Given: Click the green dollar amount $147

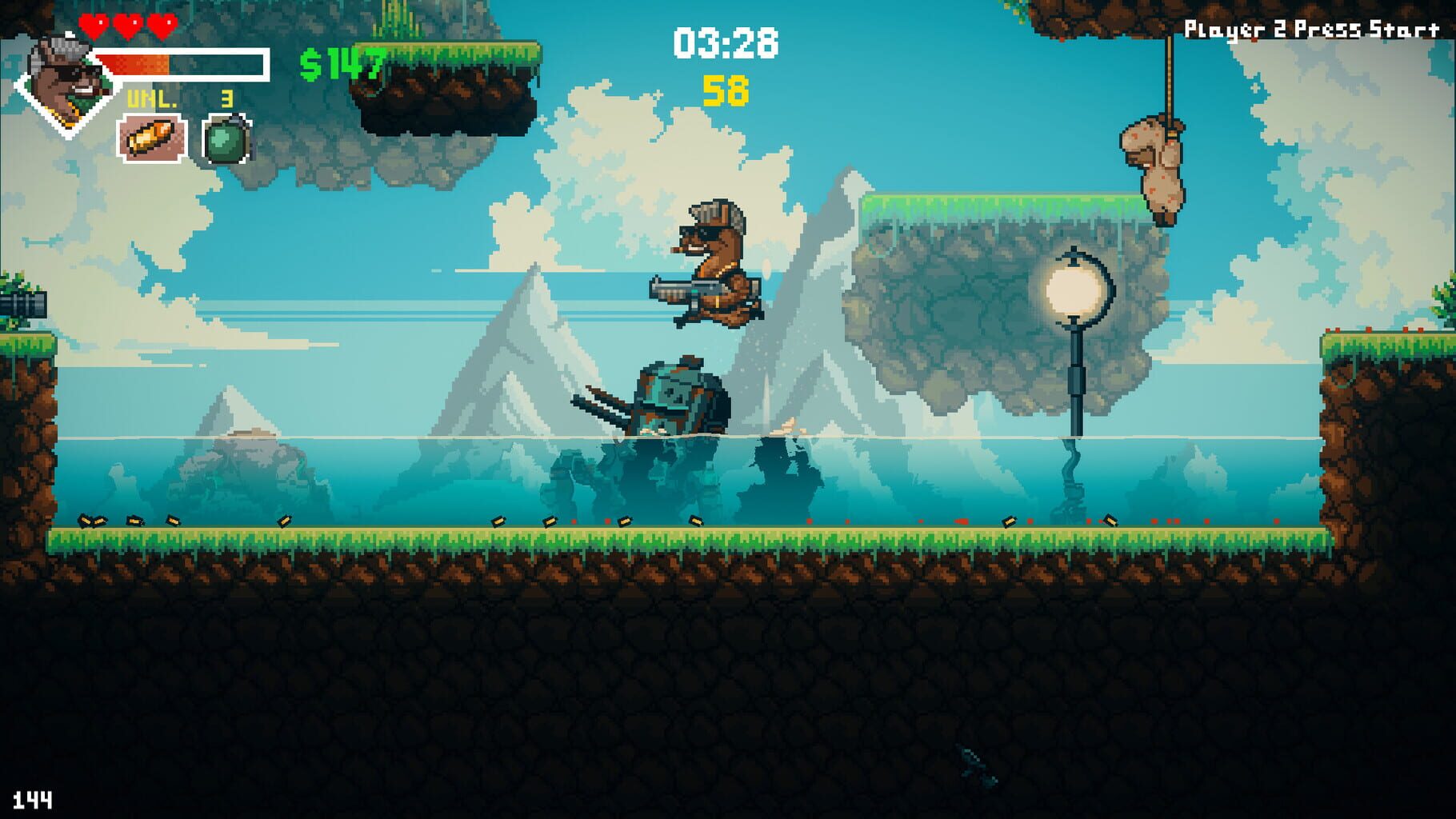Looking at the screenshot, I should point(340,60).
